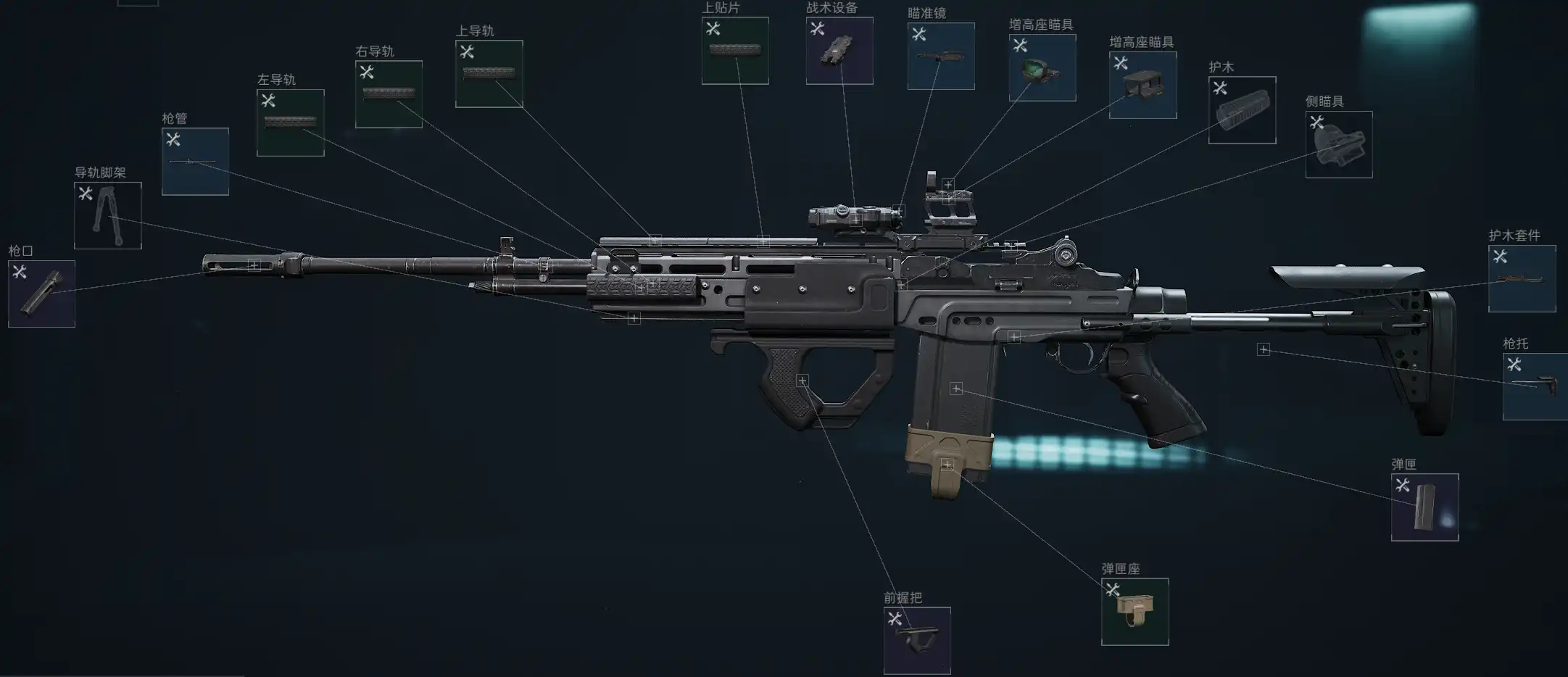Select the 枪托 stock slot
The width and height of the screenshot is (1568, 677).
pos(1535,386)
